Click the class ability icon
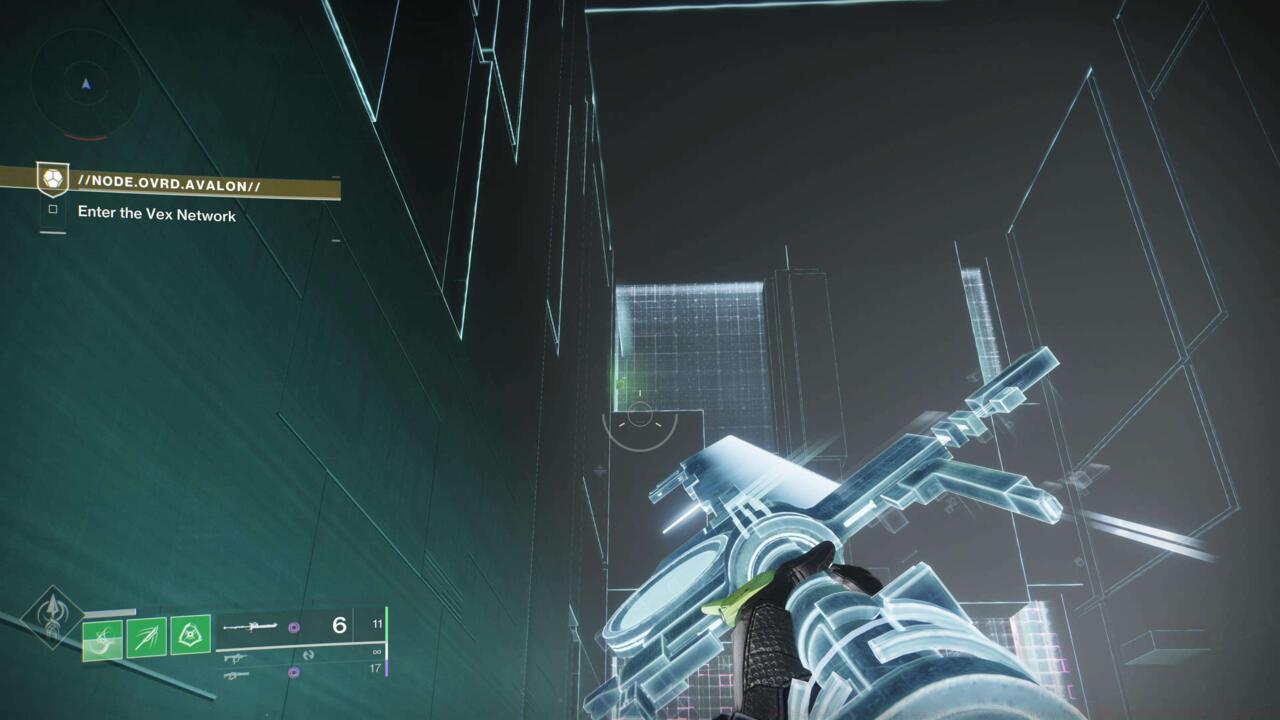Viewport: 1280px width, 720px height. click(190, 634)
